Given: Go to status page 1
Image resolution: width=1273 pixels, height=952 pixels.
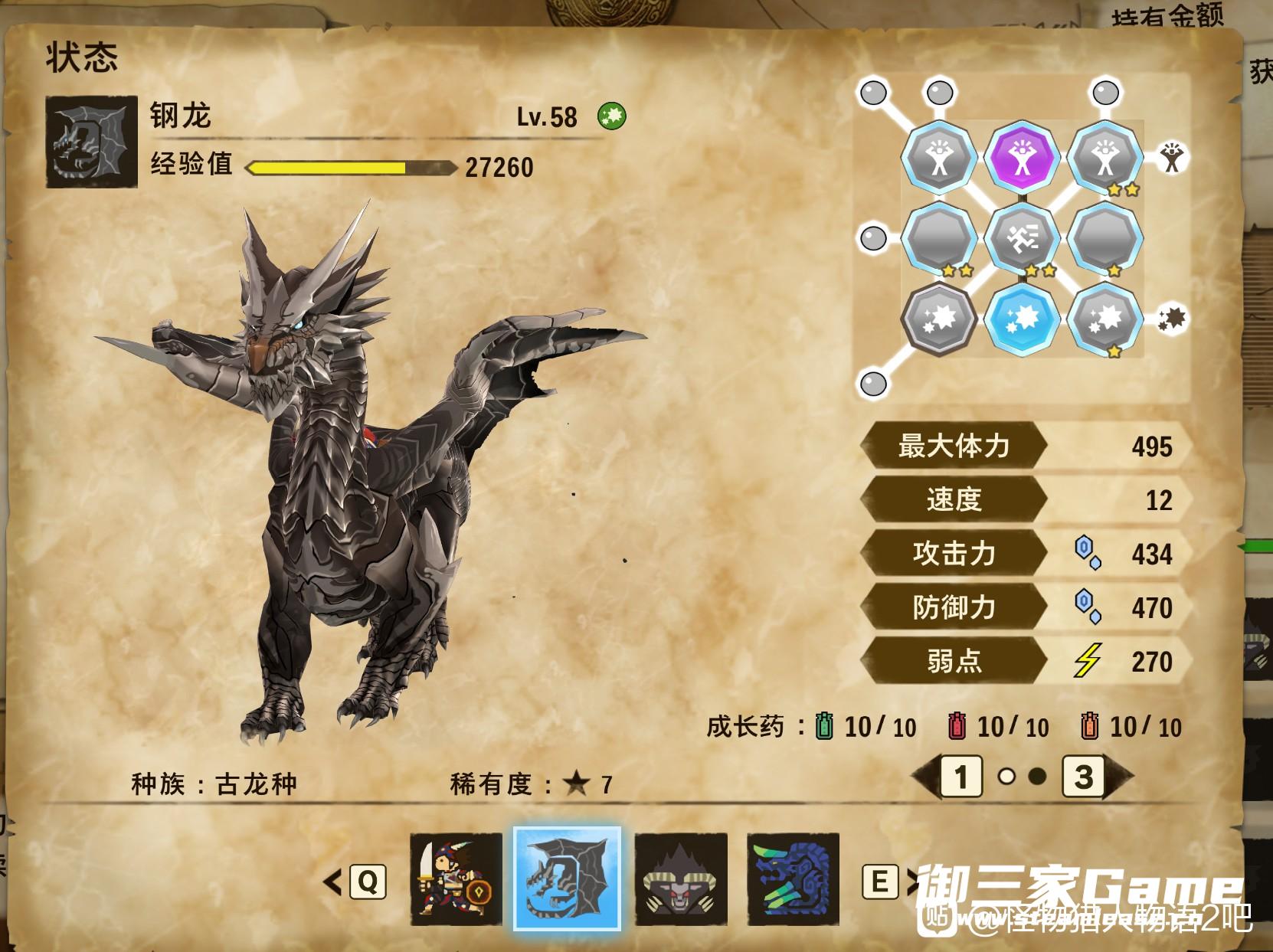Looking at the screenshot, I should tap(961, 777).
